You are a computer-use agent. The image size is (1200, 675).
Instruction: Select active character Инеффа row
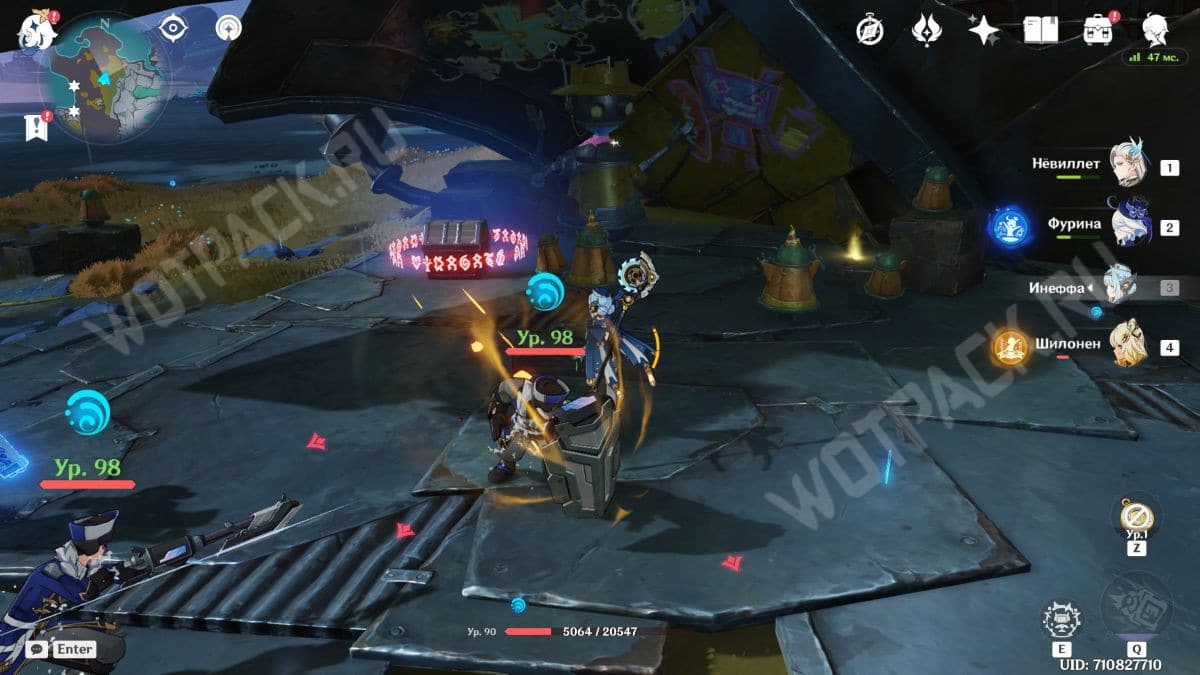[x=1120, y=287]
